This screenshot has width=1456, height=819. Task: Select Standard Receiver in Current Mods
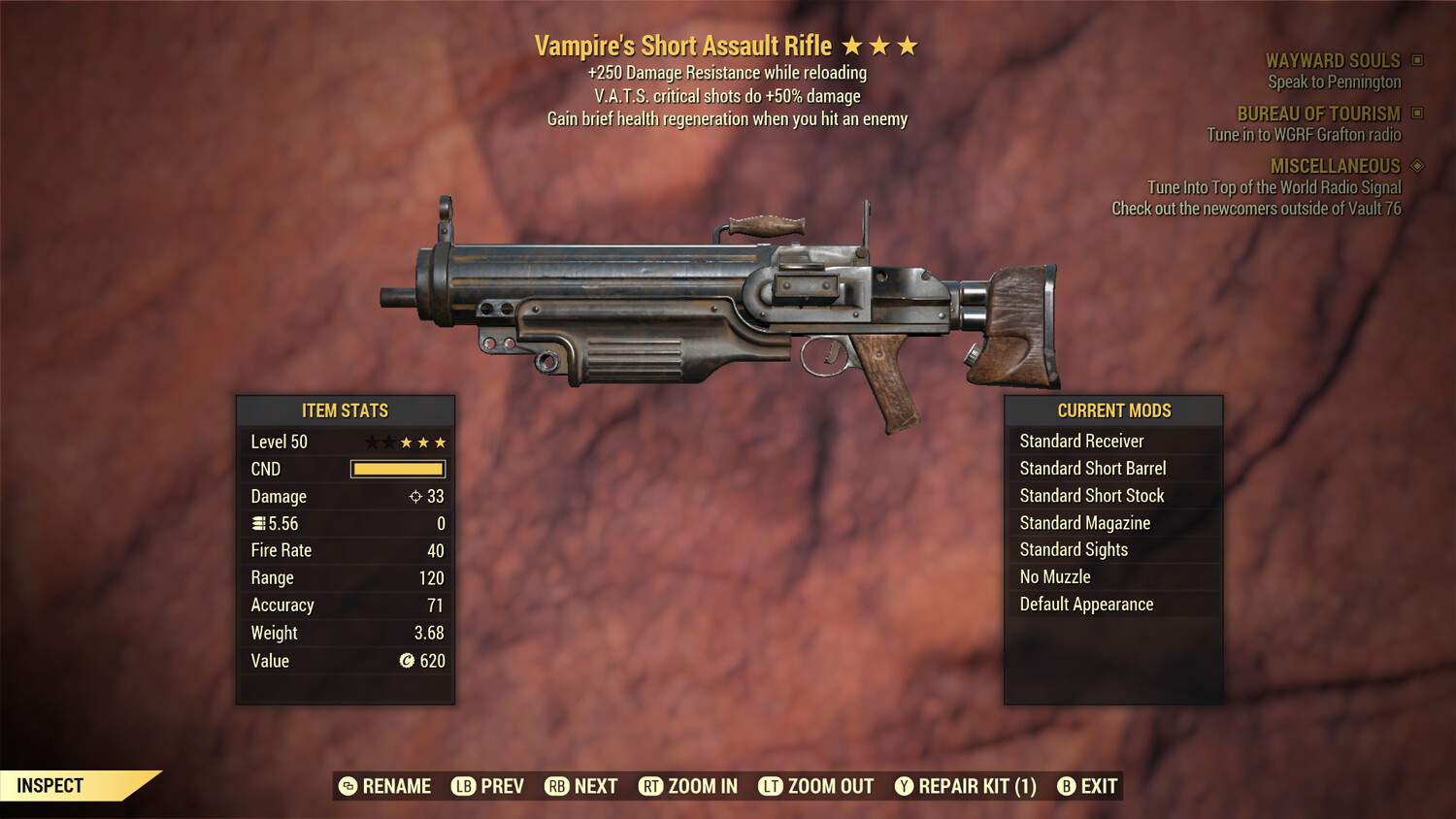[1082, 441]
